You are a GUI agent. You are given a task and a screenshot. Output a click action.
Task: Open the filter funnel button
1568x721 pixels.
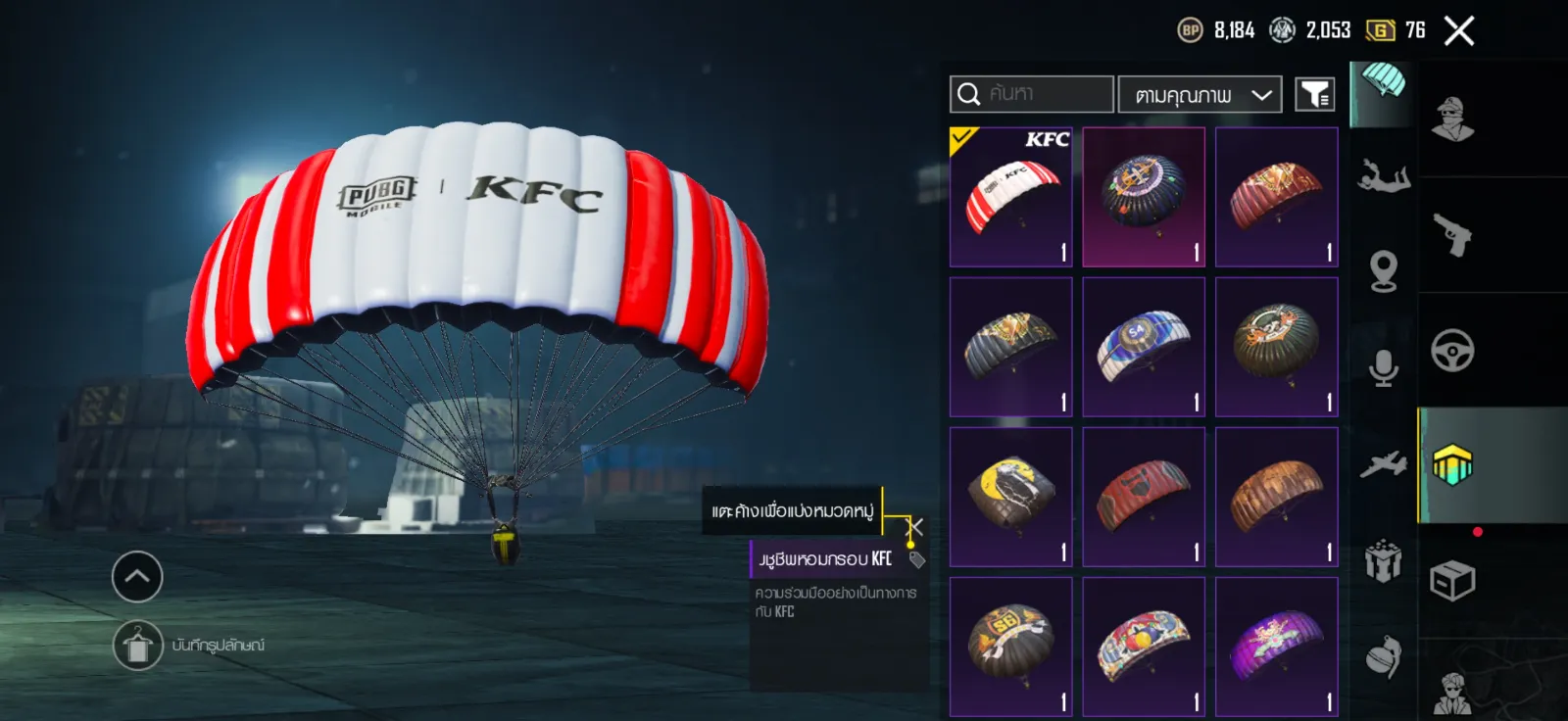pyautogui.click(x=1314, y=95)
